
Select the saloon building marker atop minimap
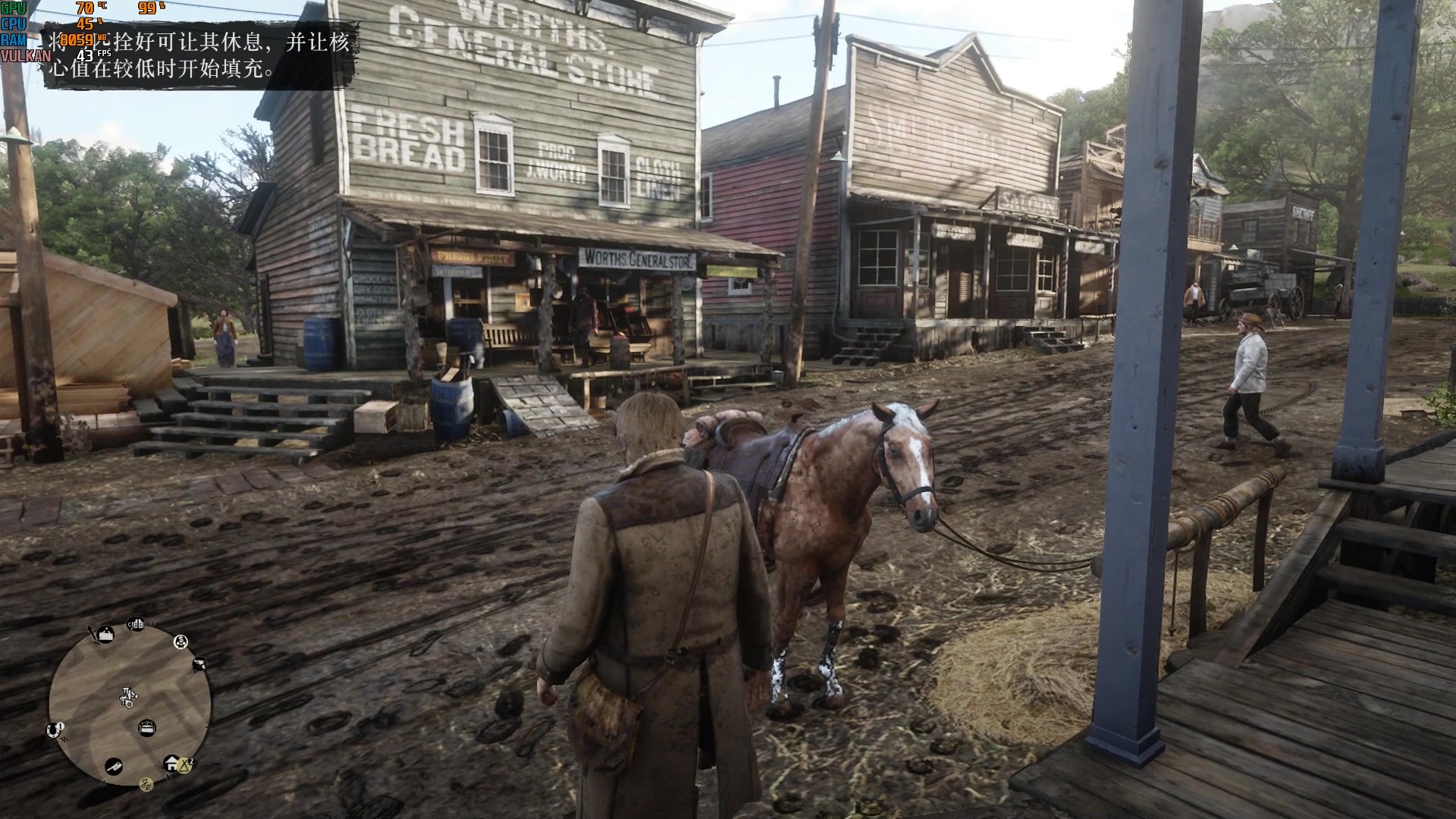[136, 624]
